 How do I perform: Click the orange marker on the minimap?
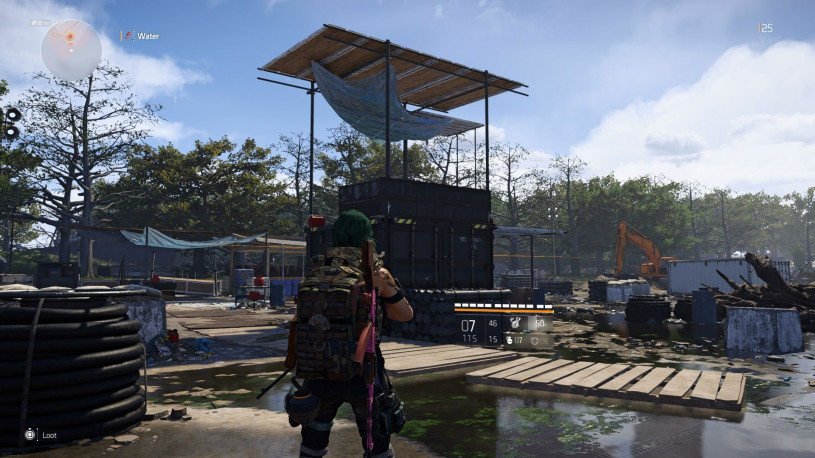(70, 39)
